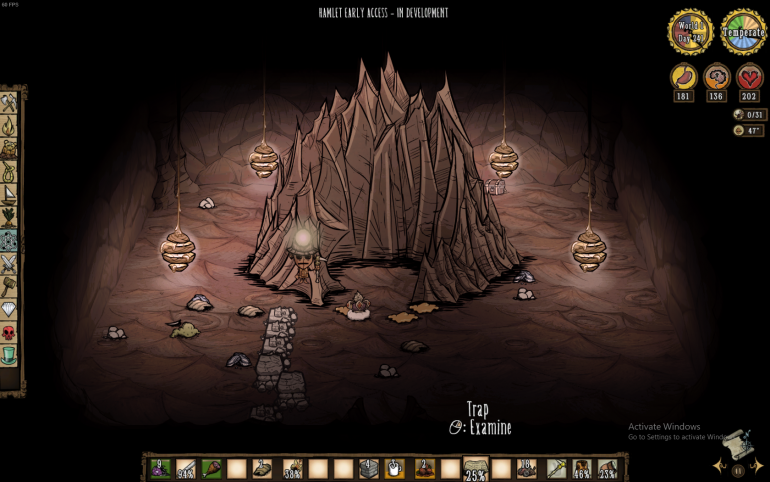
Task: Open the Light (fire) crafting tab
Action: tap(9, 126)
